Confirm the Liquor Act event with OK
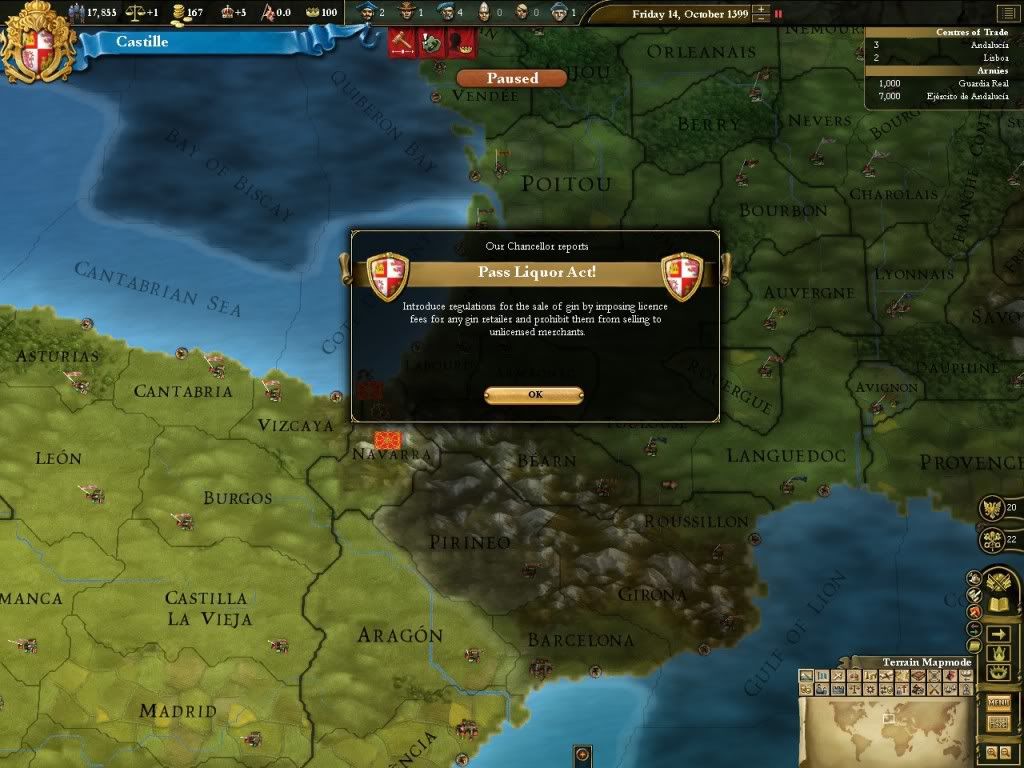Image resolution: width=1024 pixels, height=768 pixels. click(x=533, y=395)
